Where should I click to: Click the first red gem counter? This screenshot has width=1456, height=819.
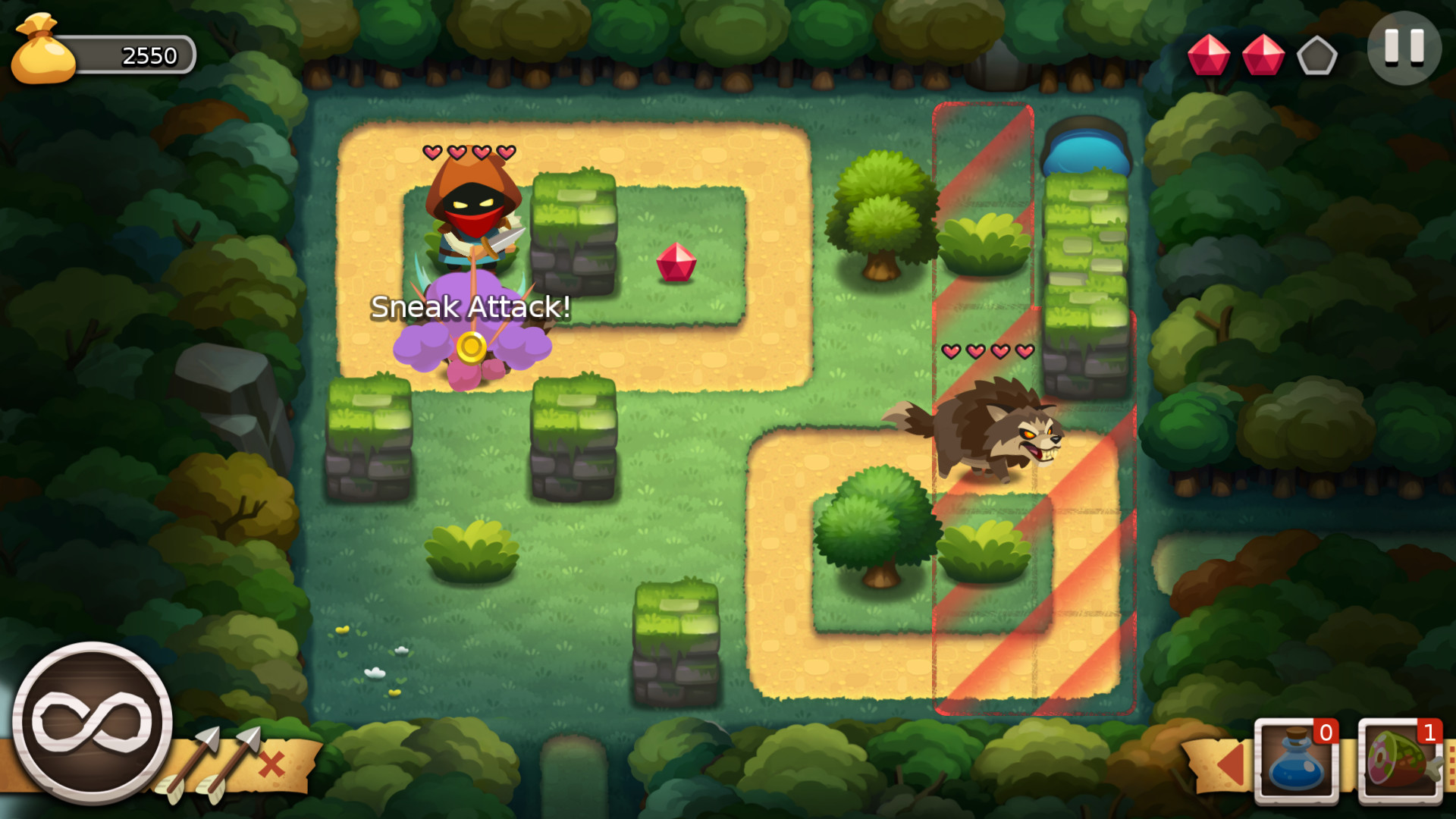(x=1210, y=55)
